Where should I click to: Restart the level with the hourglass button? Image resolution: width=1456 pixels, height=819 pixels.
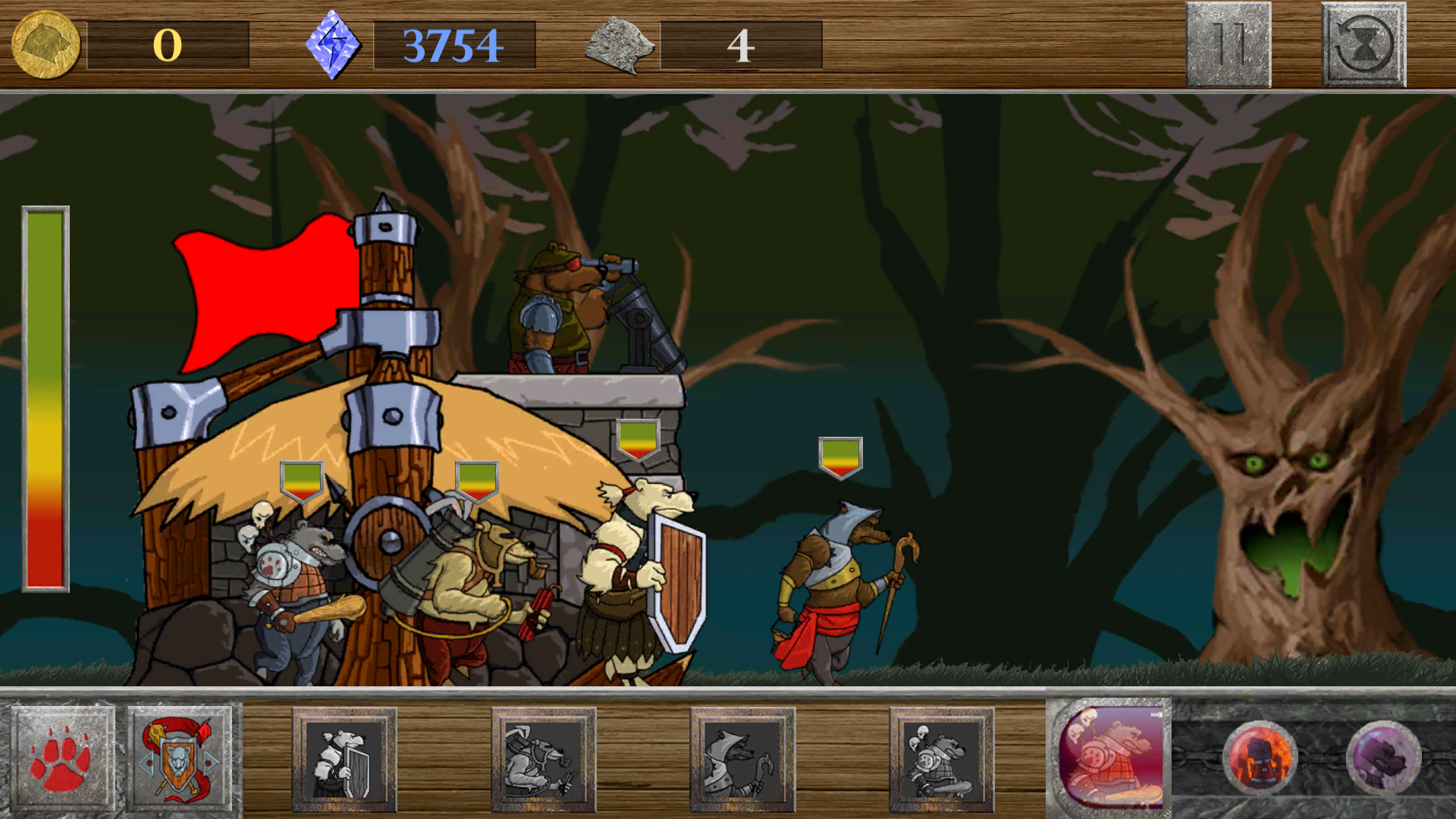1363,44
